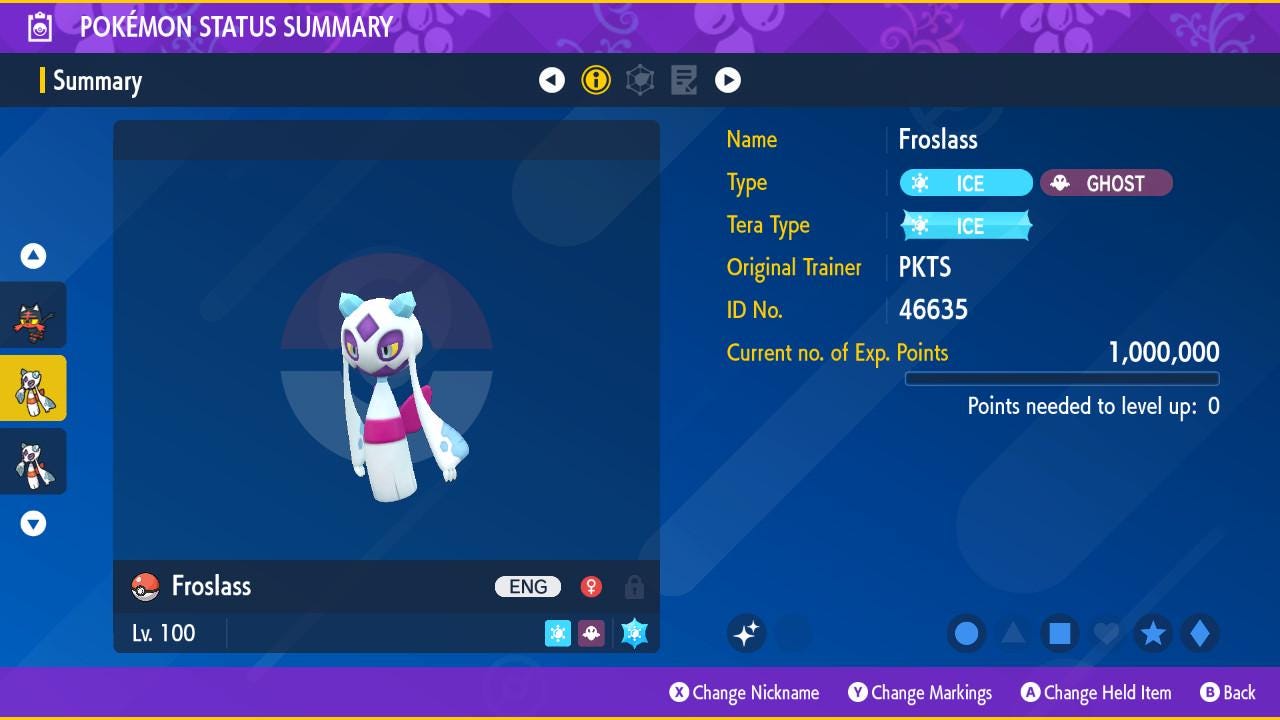Select the Litten party thumbnail
The height and width of the screenshot is (720, 1280).
point(33,315)
